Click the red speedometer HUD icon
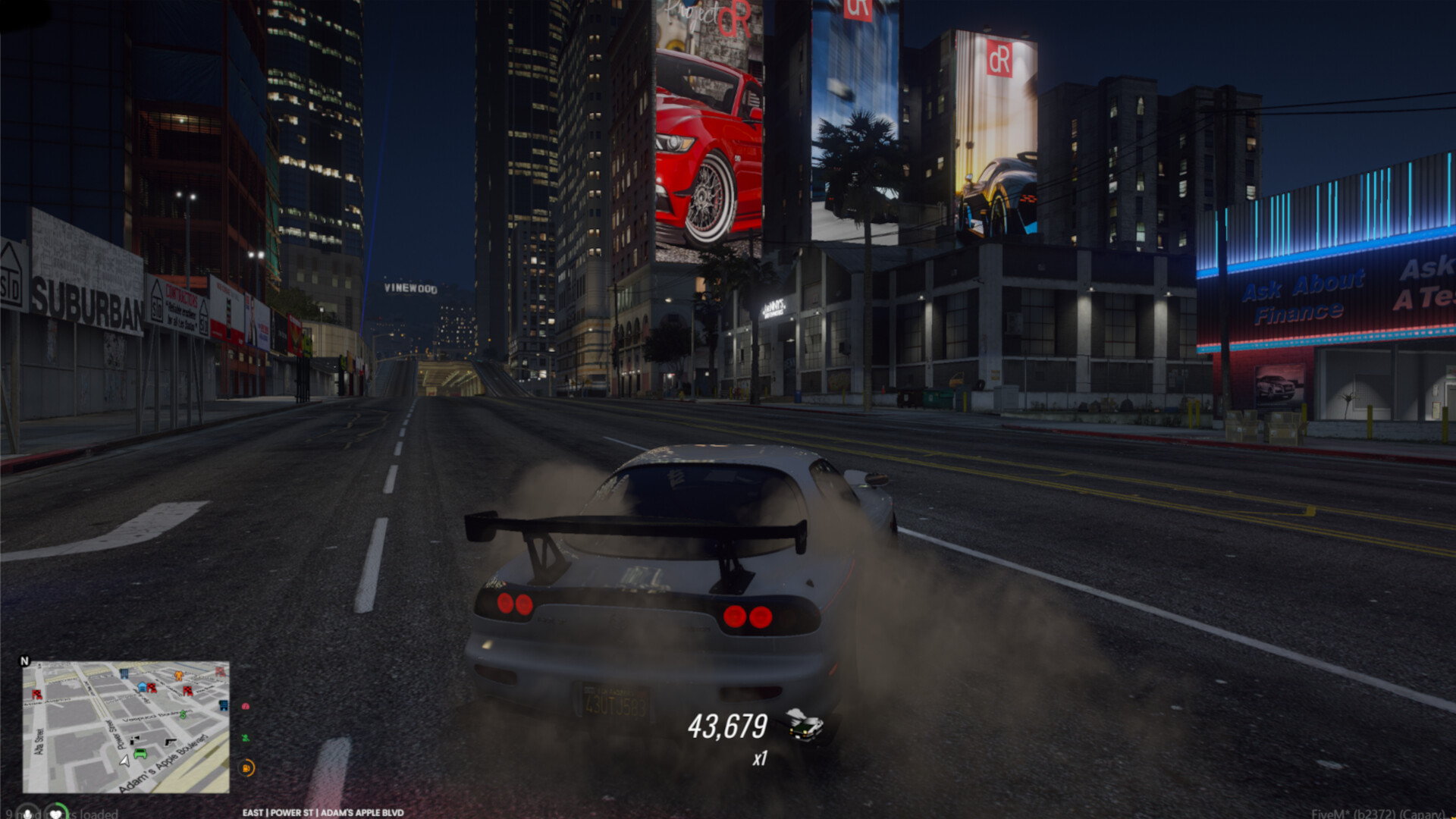This screenshot has height=819, width=1456. [x=246, y=706]
